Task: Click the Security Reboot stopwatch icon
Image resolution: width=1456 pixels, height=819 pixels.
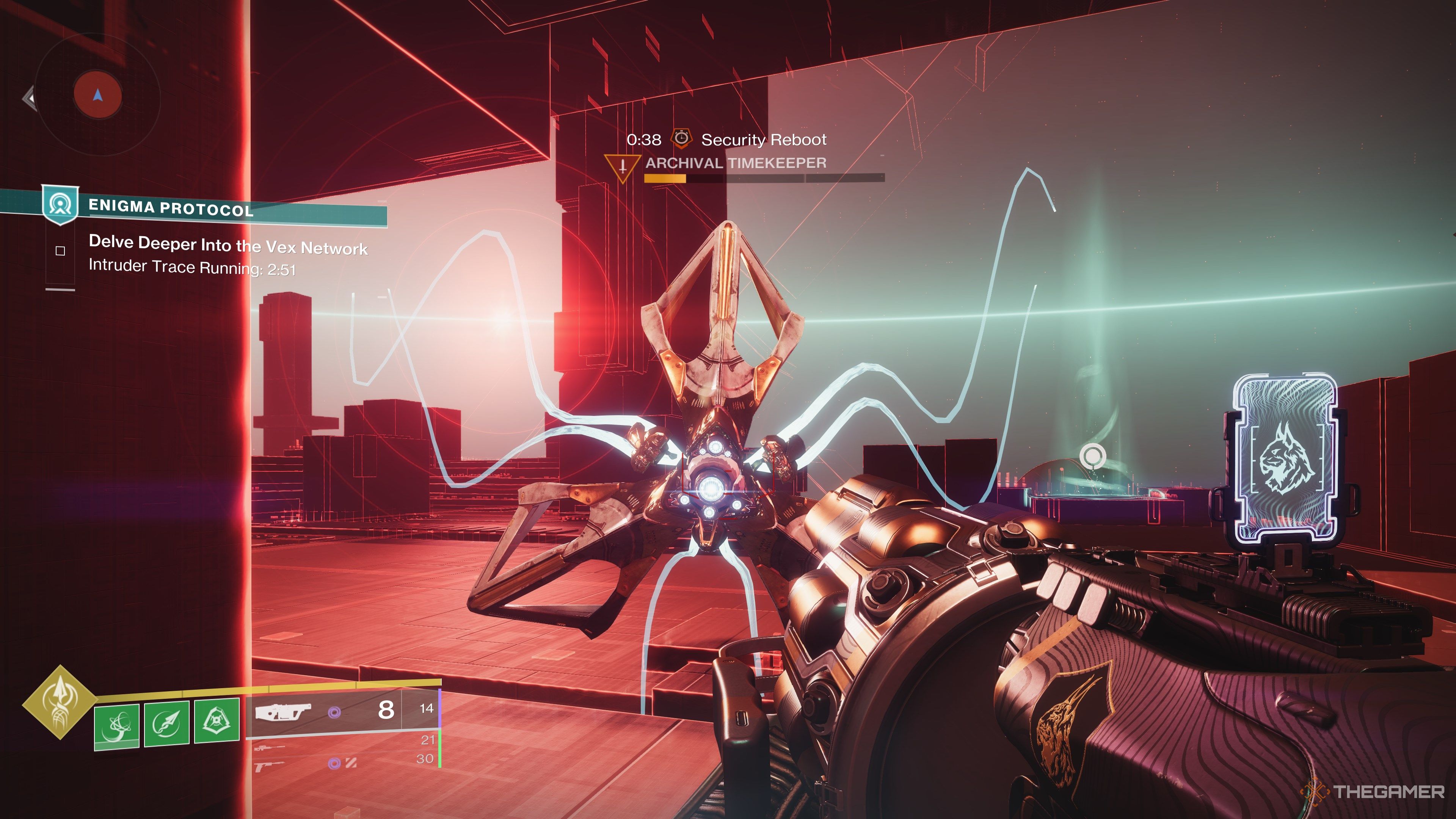Action: click(x=681, y=138)
